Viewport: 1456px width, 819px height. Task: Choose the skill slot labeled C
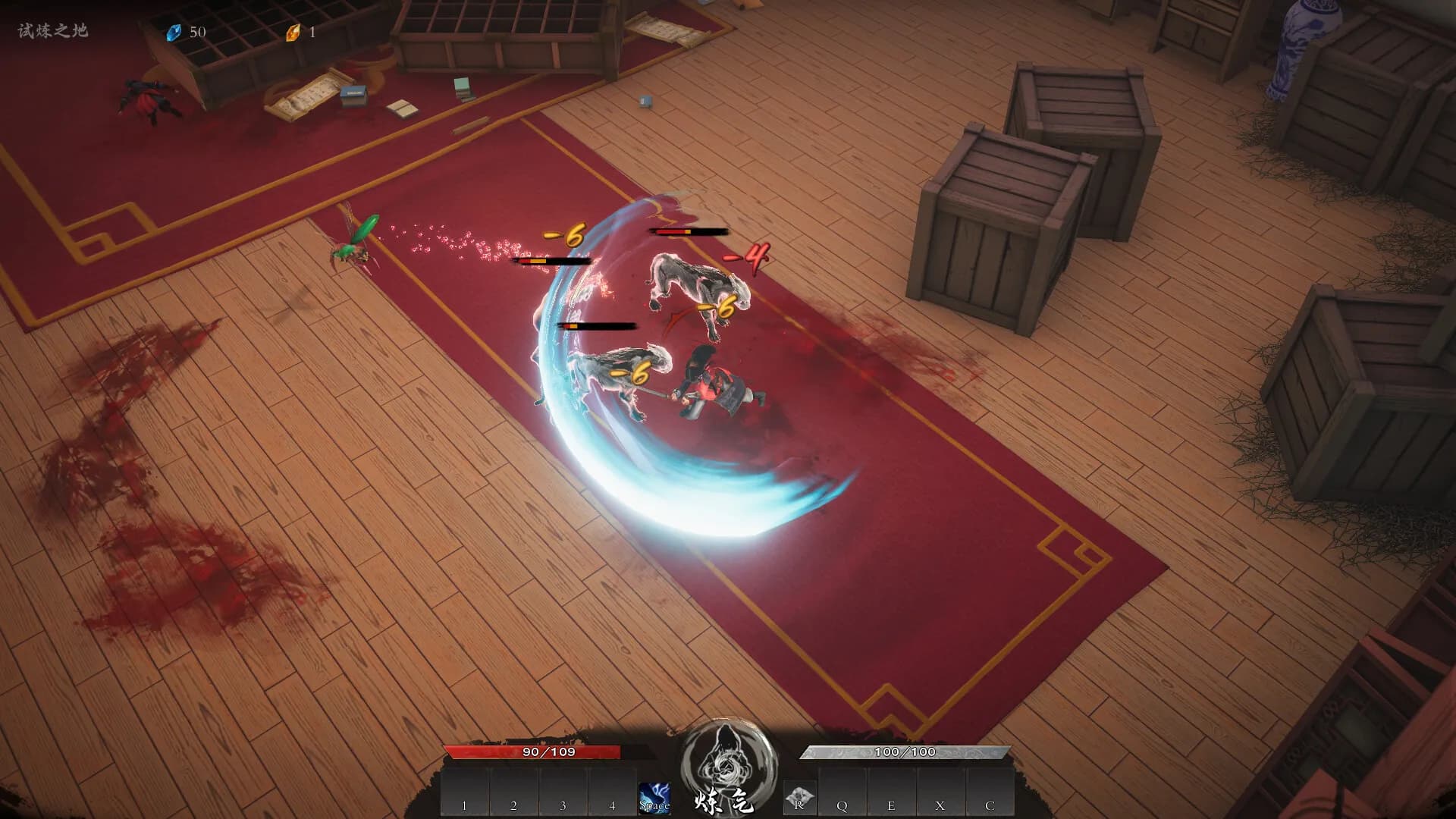(x=990, y=792)
